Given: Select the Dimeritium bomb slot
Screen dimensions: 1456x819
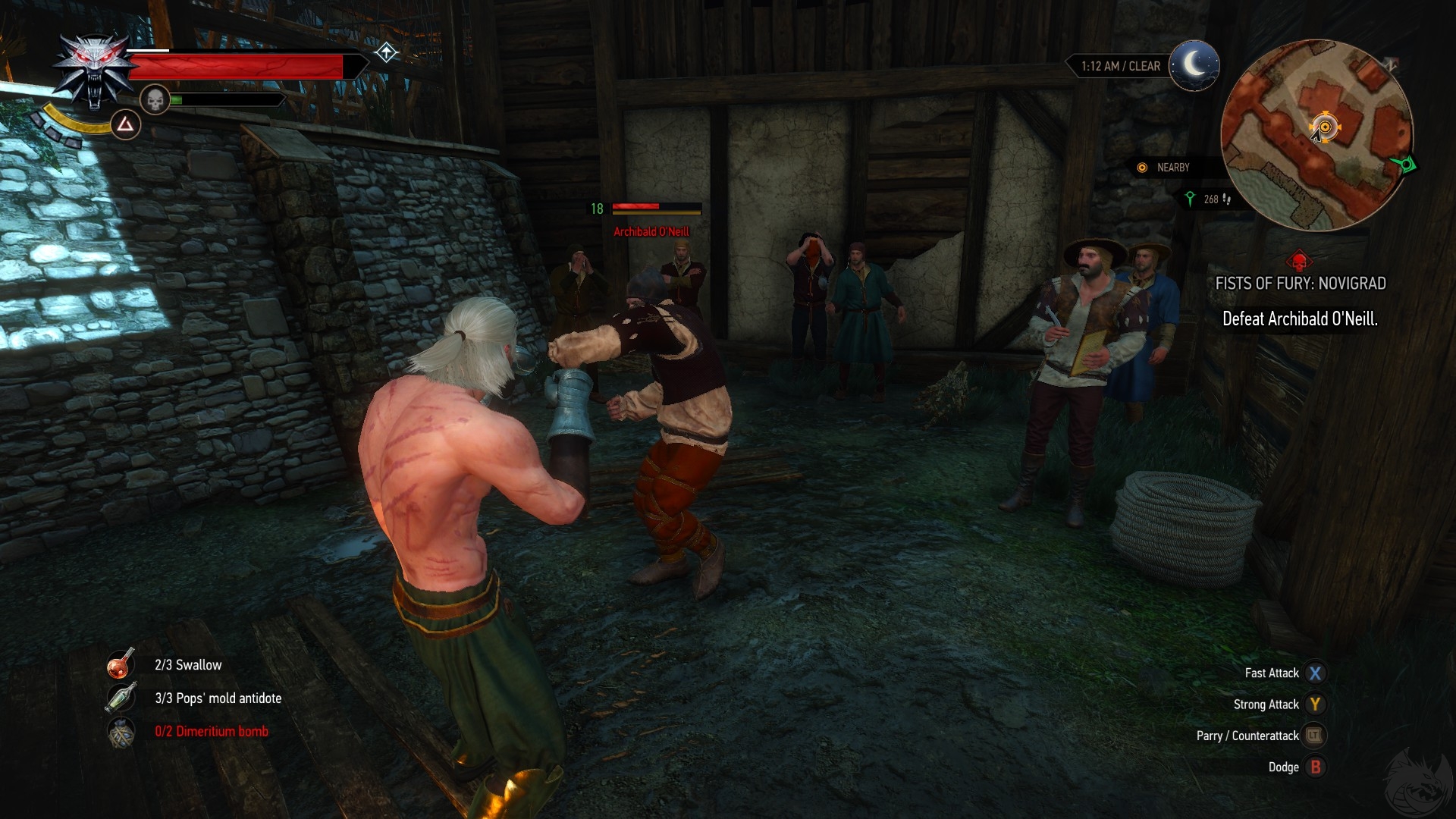Looking at the screenshot, I should click(x=121, y=732).
